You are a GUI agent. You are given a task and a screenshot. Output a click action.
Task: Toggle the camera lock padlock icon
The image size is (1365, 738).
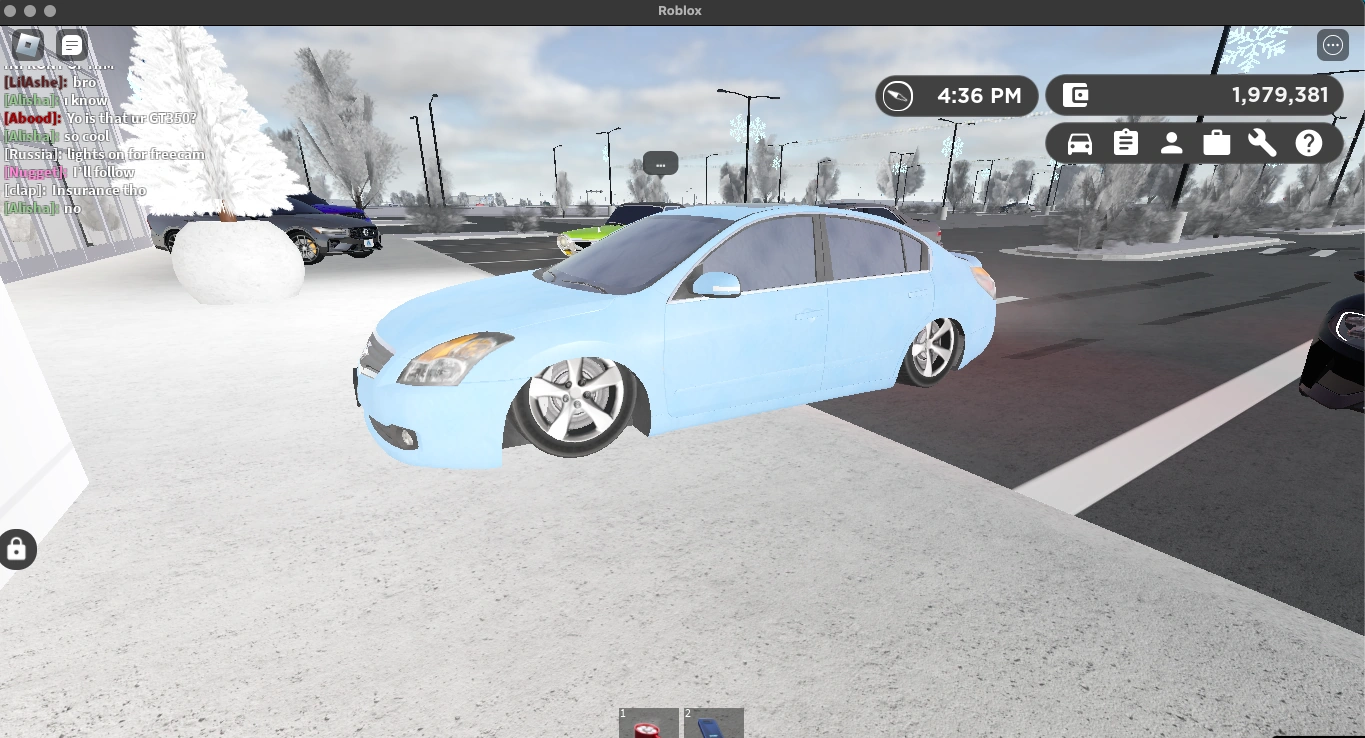coord(17,549)
